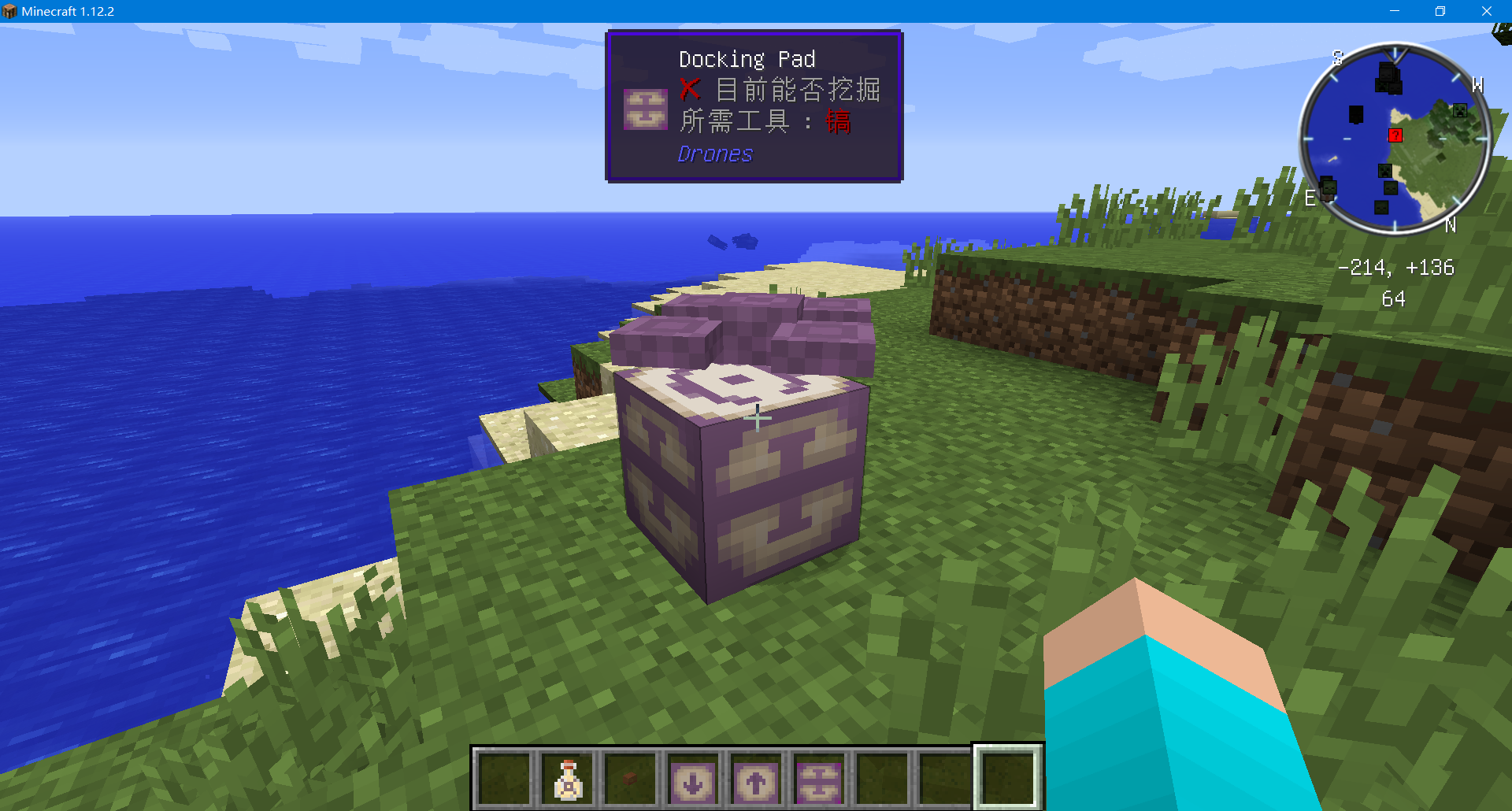The width and height of the screenshot is (1512, 811).
Task: Select the potion bottle hotbar slot
Action: tap(568, 779)
